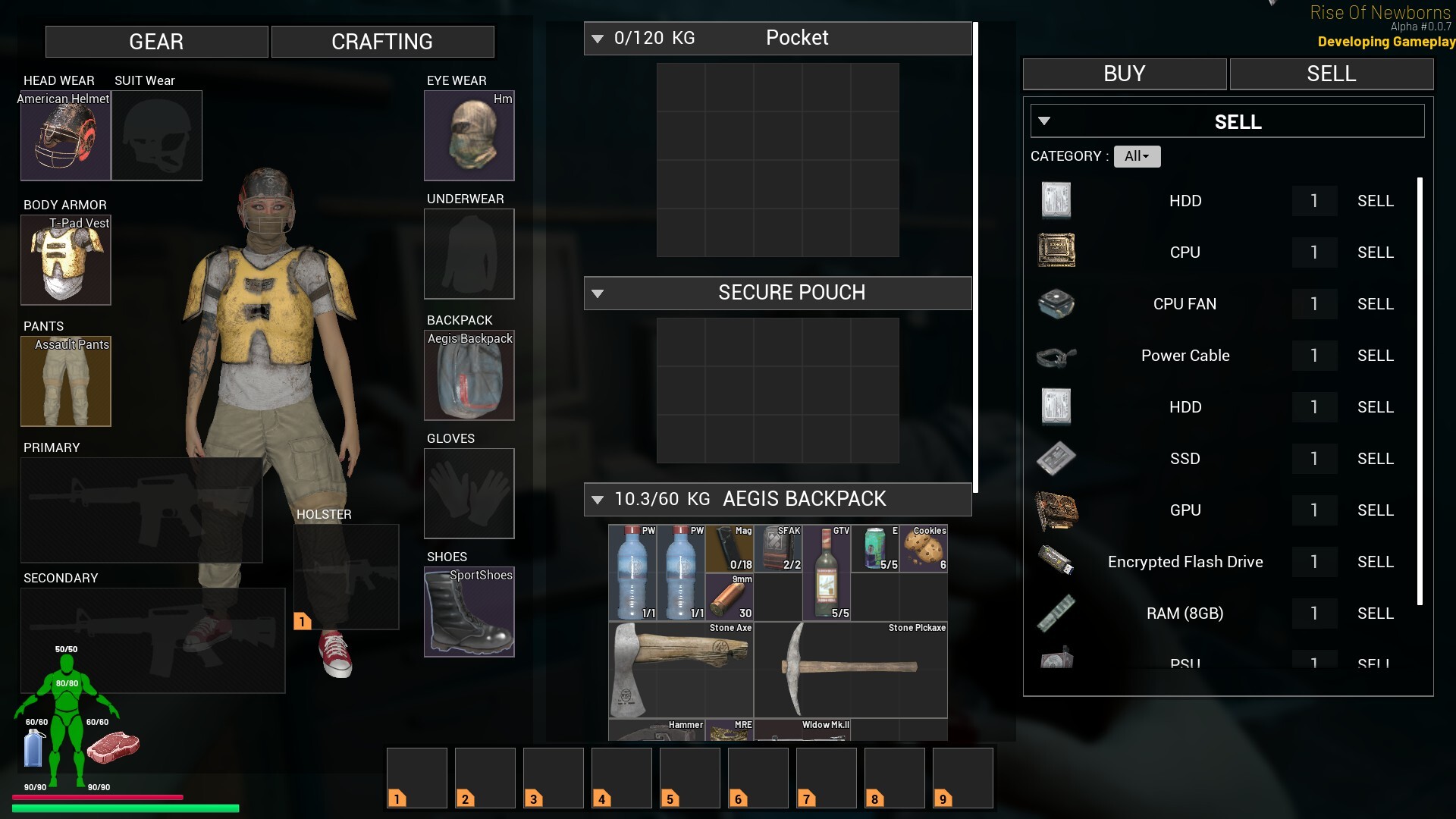Sell the CPU FAN
Screen dimensions: 1456x819
(x=1375, y=304)
